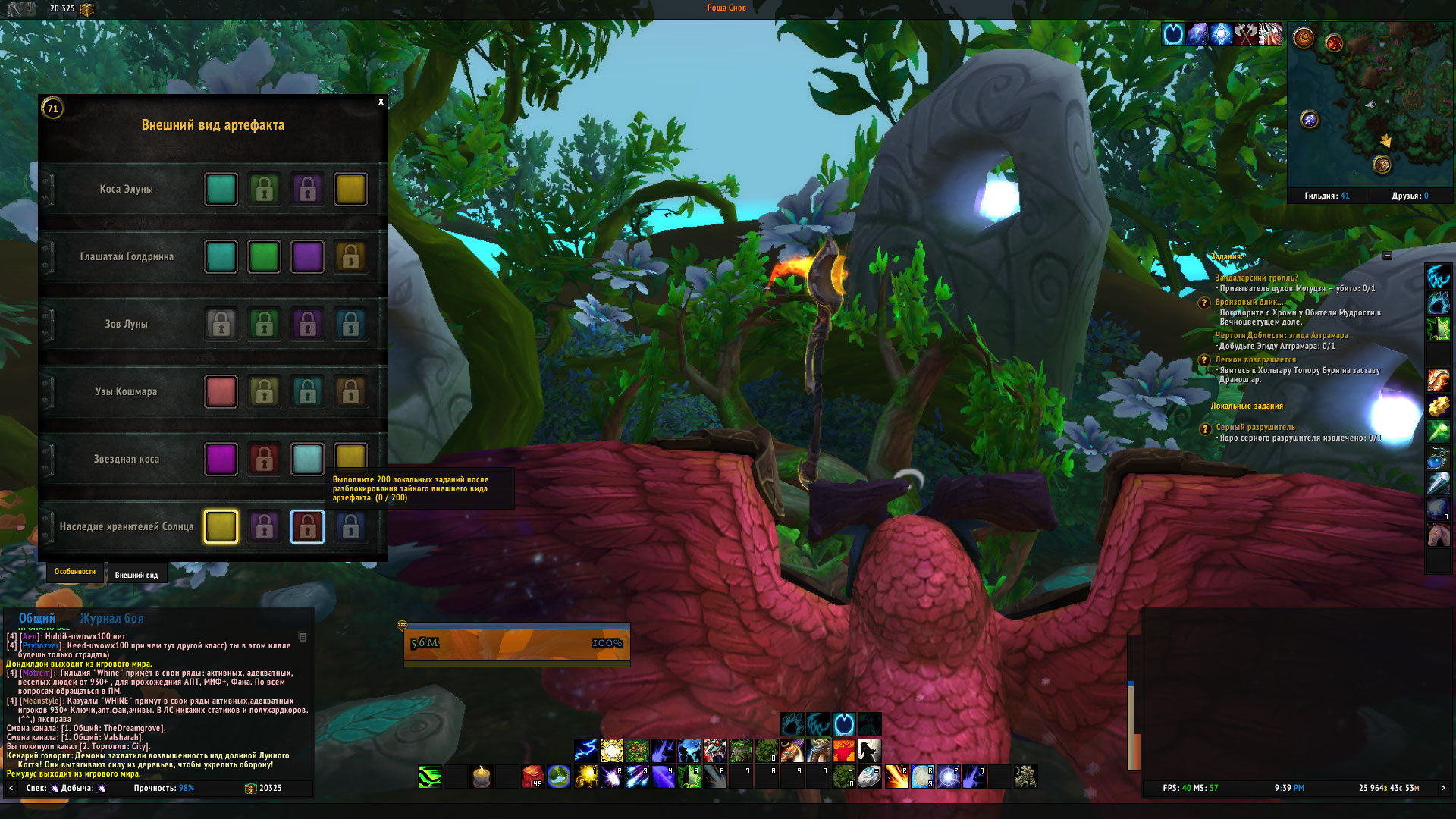The image size is (1456, 819).
Task: Click the locked gray Зов Луны swatch
Action: tap(221, 325)
